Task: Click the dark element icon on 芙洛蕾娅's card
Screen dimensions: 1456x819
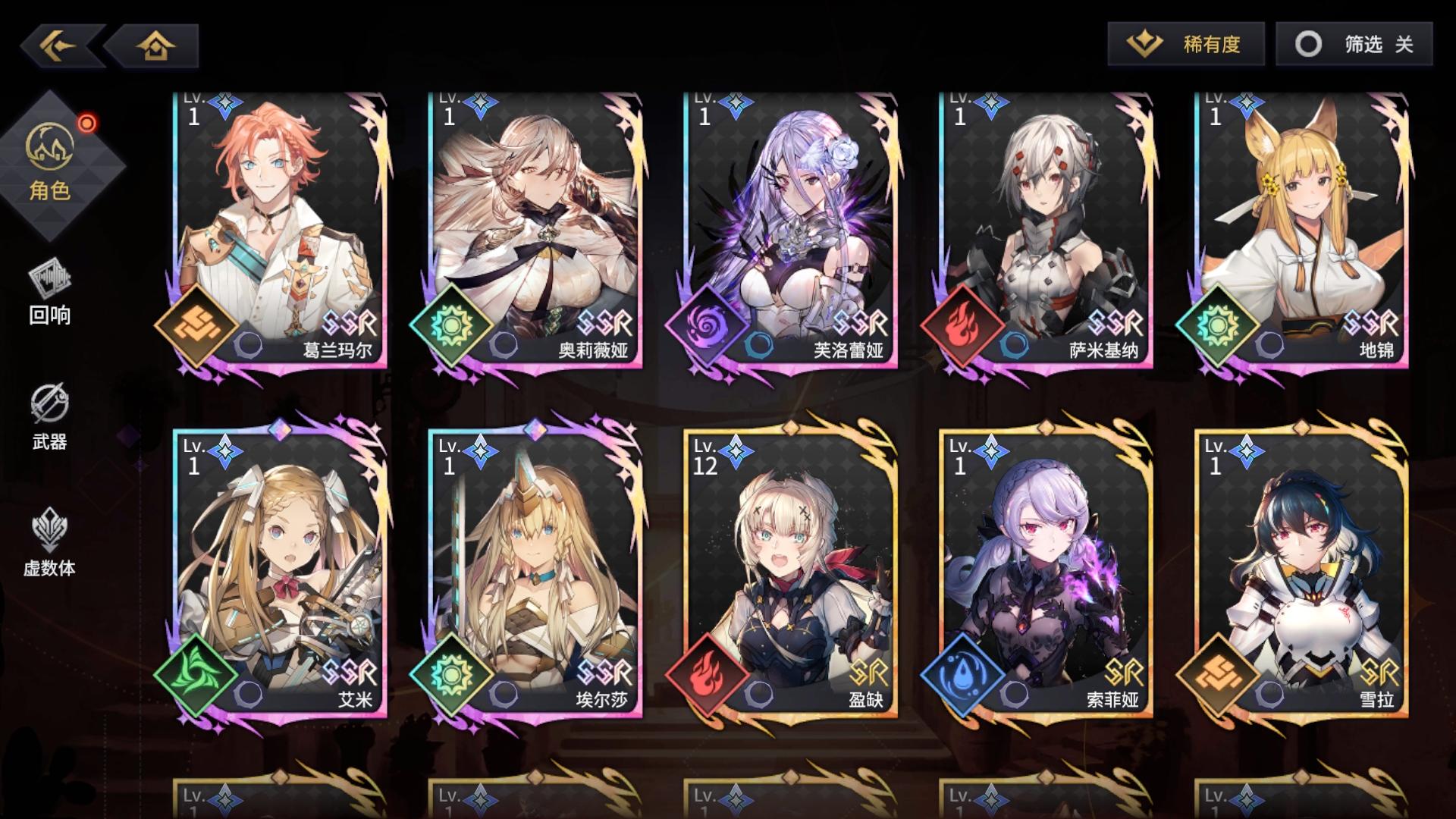Action: tap(708, 328)
